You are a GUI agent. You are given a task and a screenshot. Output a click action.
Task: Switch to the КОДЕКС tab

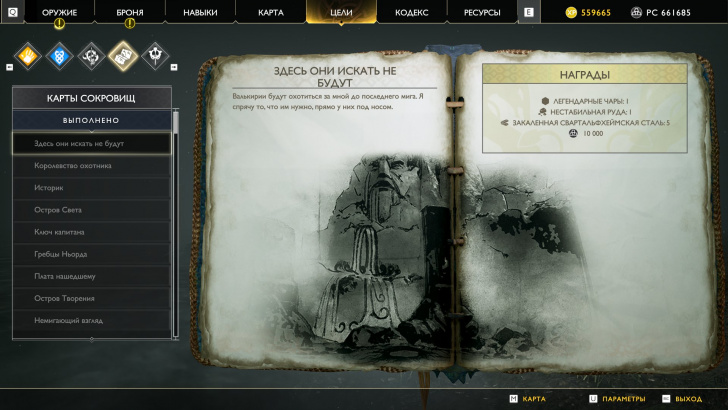(411, 13)
